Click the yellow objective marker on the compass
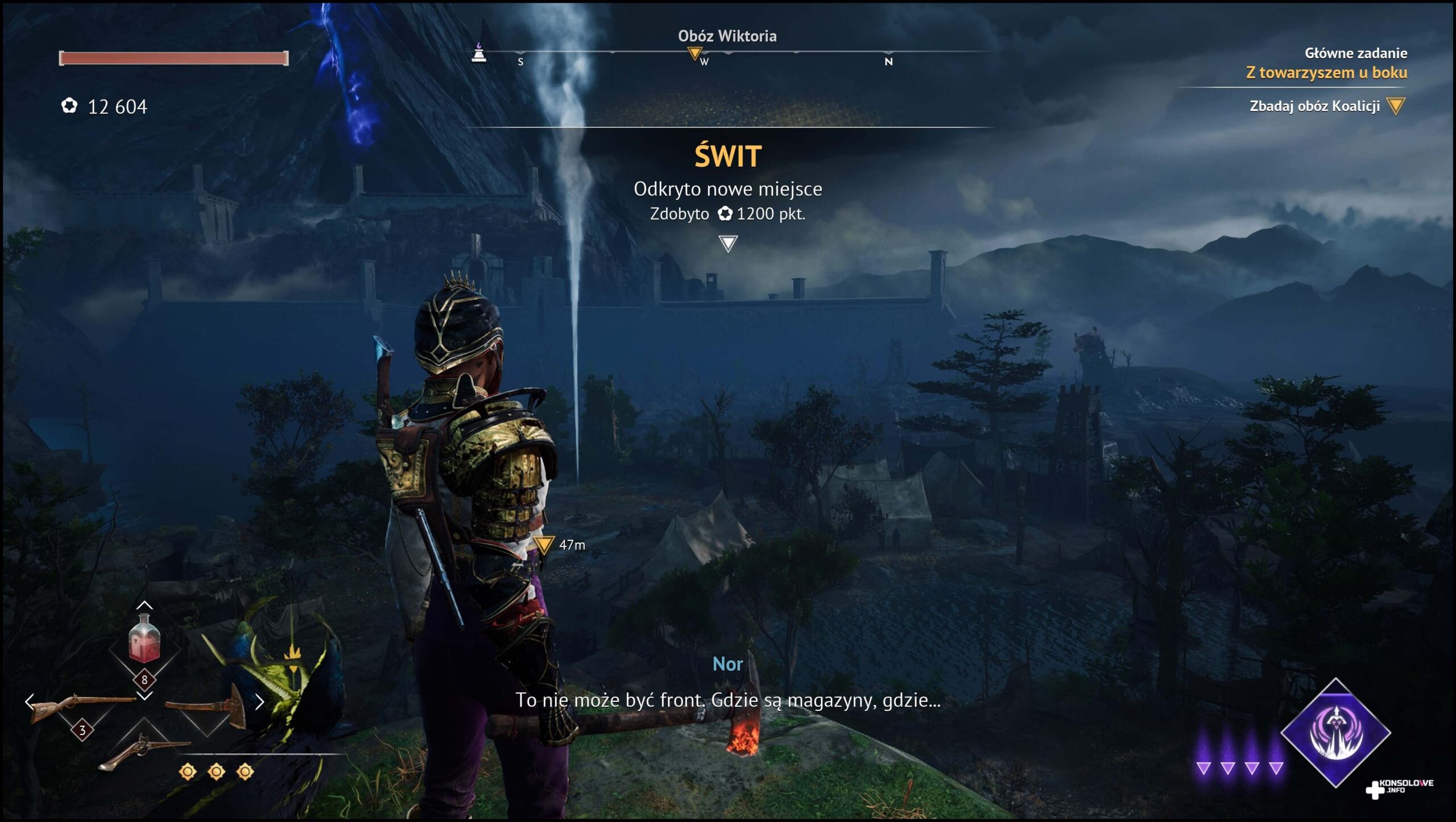 [x=694, y=54]
